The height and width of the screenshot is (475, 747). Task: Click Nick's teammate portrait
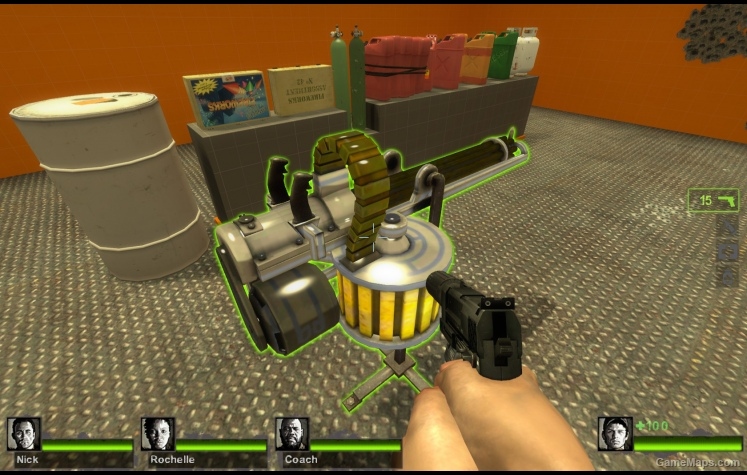[23, 434]
